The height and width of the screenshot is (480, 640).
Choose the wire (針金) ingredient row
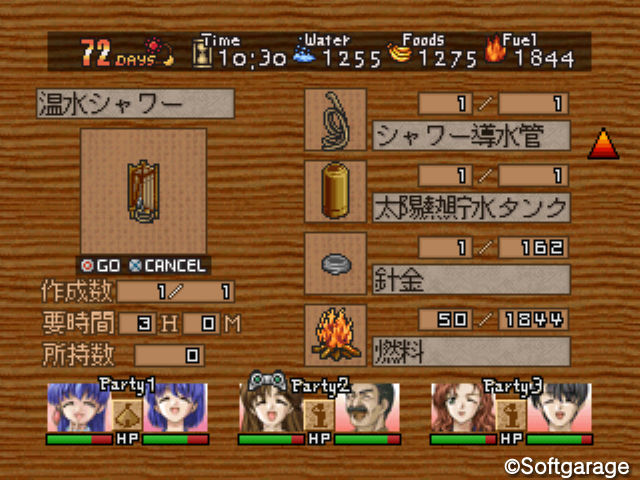click(470, 278)
